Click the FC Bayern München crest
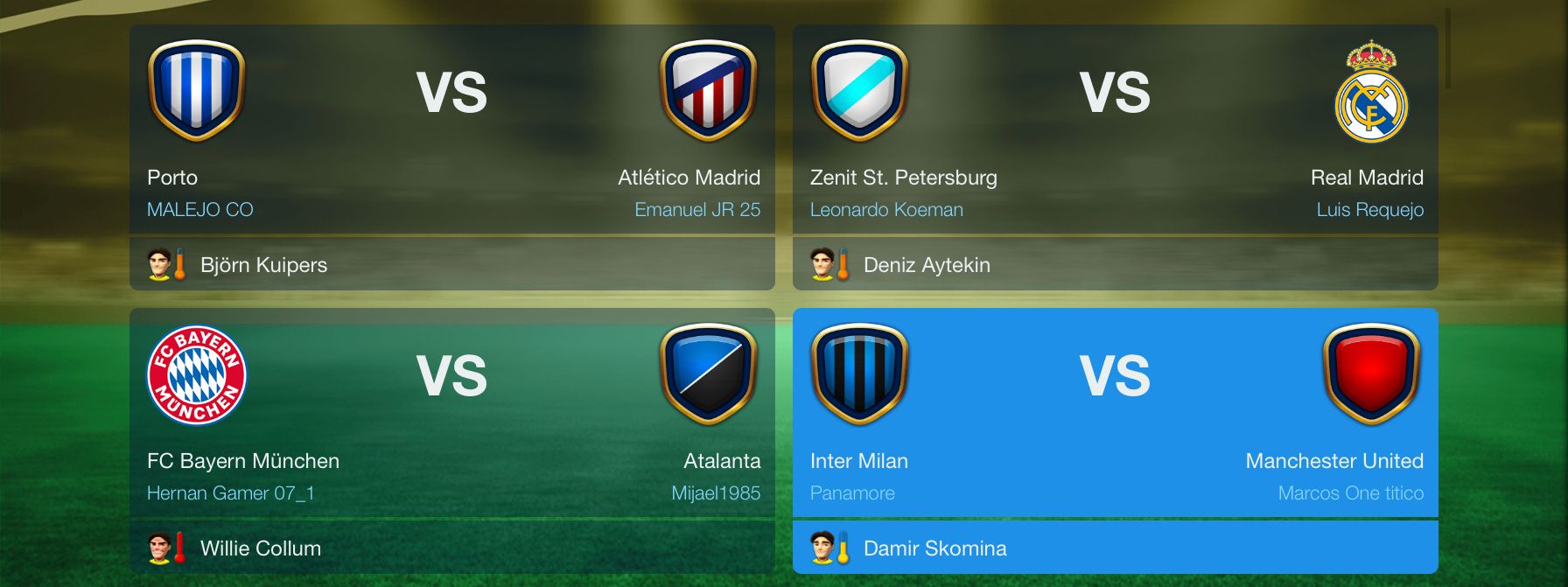This screenshot has height=587, width=1568. point(197,374)
